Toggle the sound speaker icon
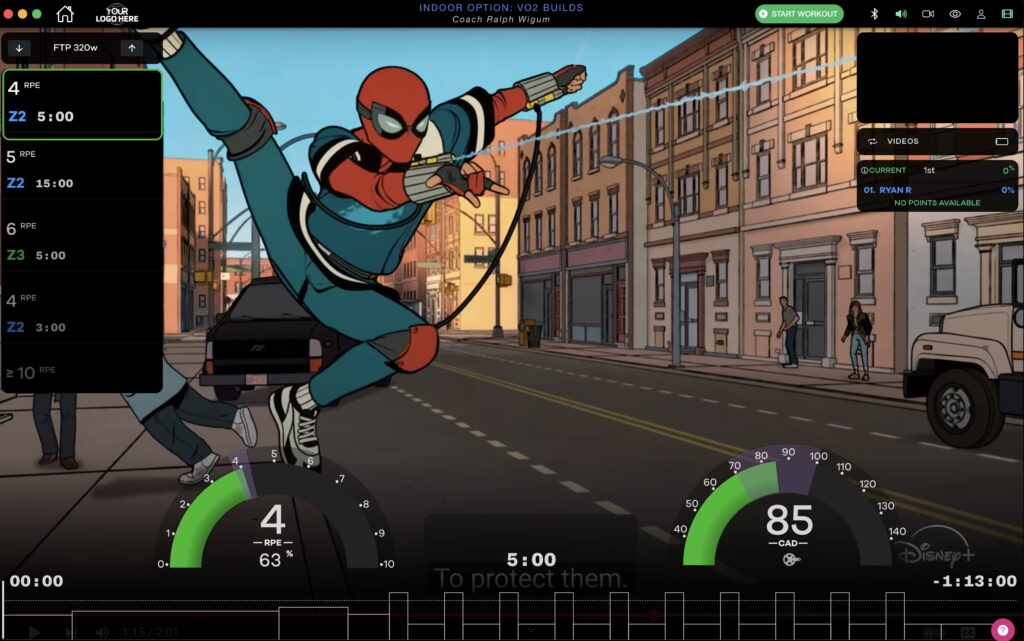Screen dimensions: 1024x641 point(900,14)
